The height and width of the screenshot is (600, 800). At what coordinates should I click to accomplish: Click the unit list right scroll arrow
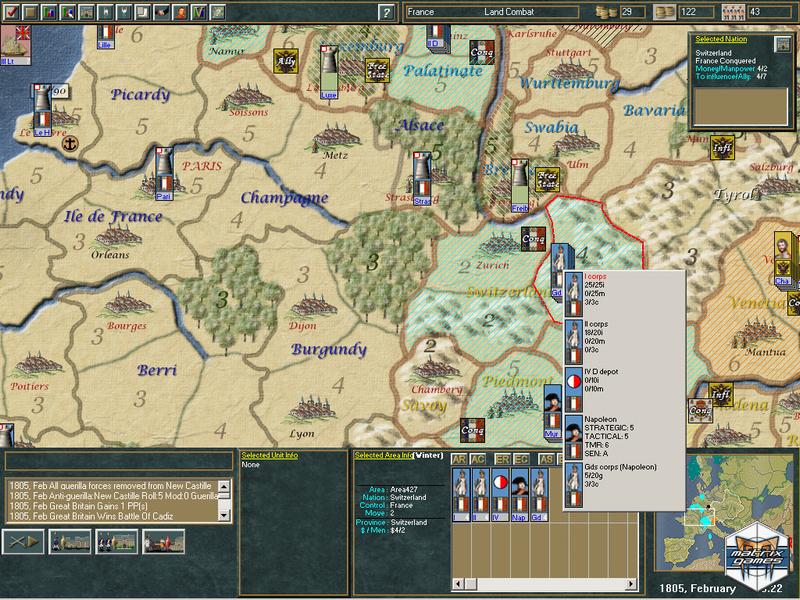pos(640,459)
